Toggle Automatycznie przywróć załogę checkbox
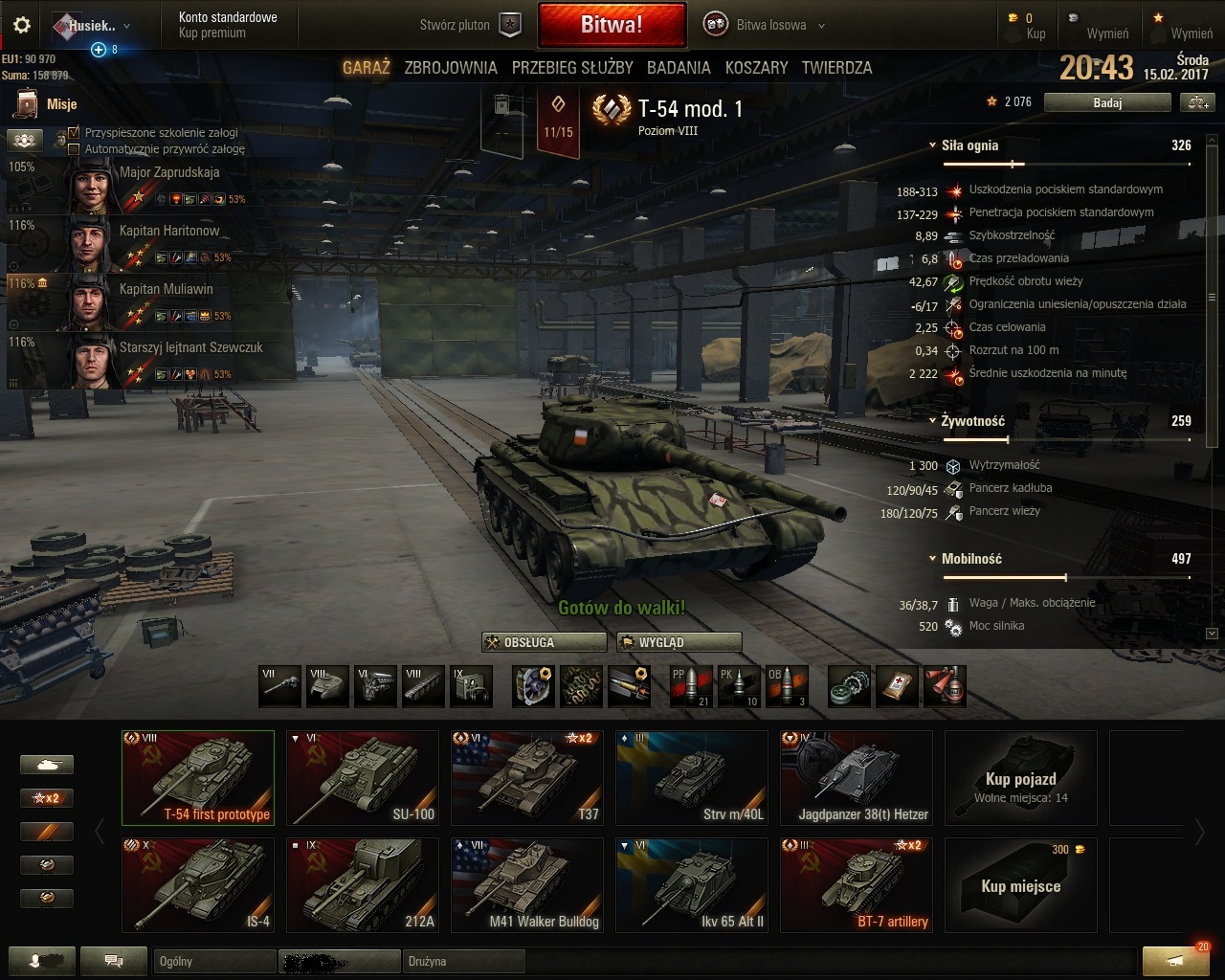Image resolution: width=1225 pixels, height=980 pixels. (74, 148)
